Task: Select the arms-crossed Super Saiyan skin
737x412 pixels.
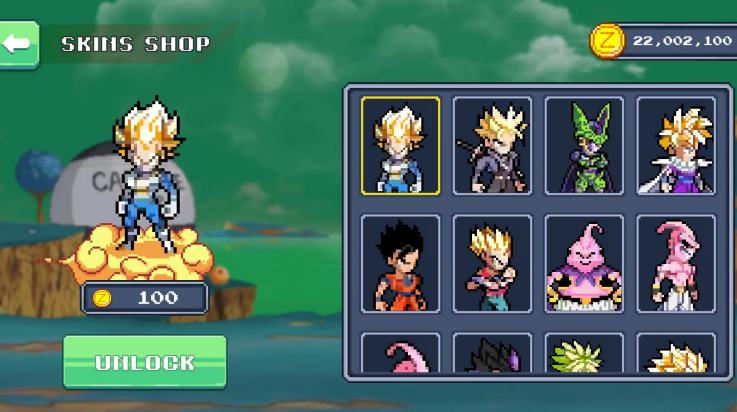Action: pyautogui.click(x=492, y=263)
